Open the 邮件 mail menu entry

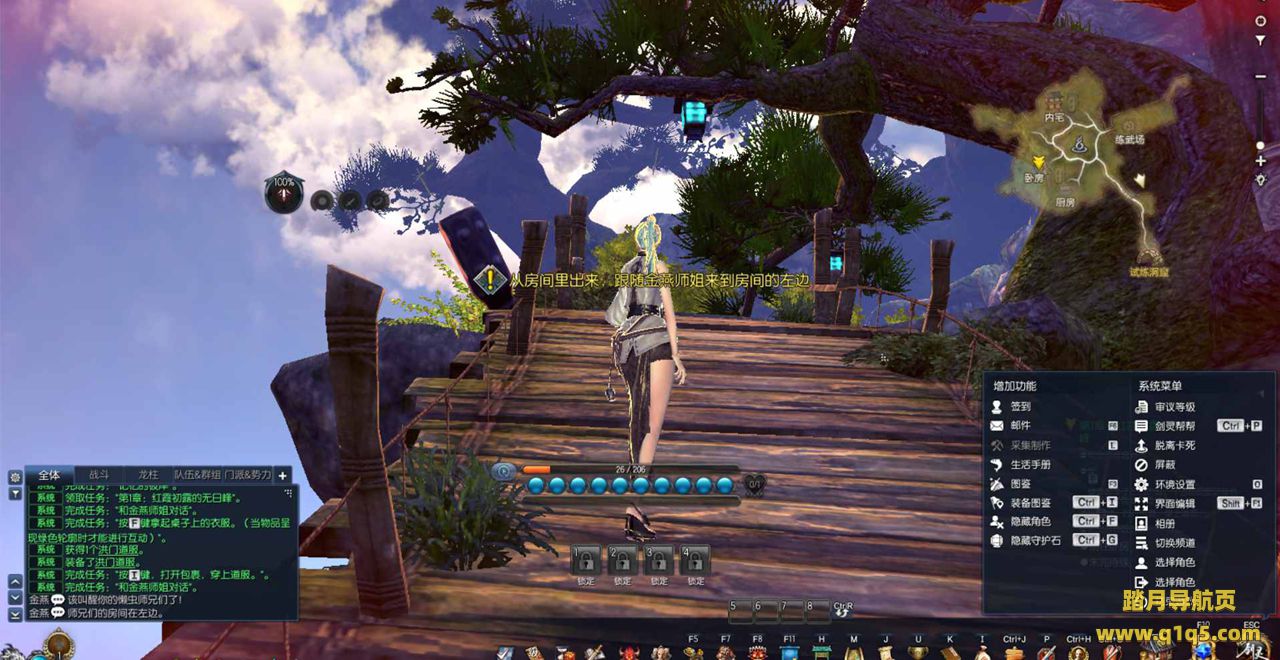[1019, 426]
